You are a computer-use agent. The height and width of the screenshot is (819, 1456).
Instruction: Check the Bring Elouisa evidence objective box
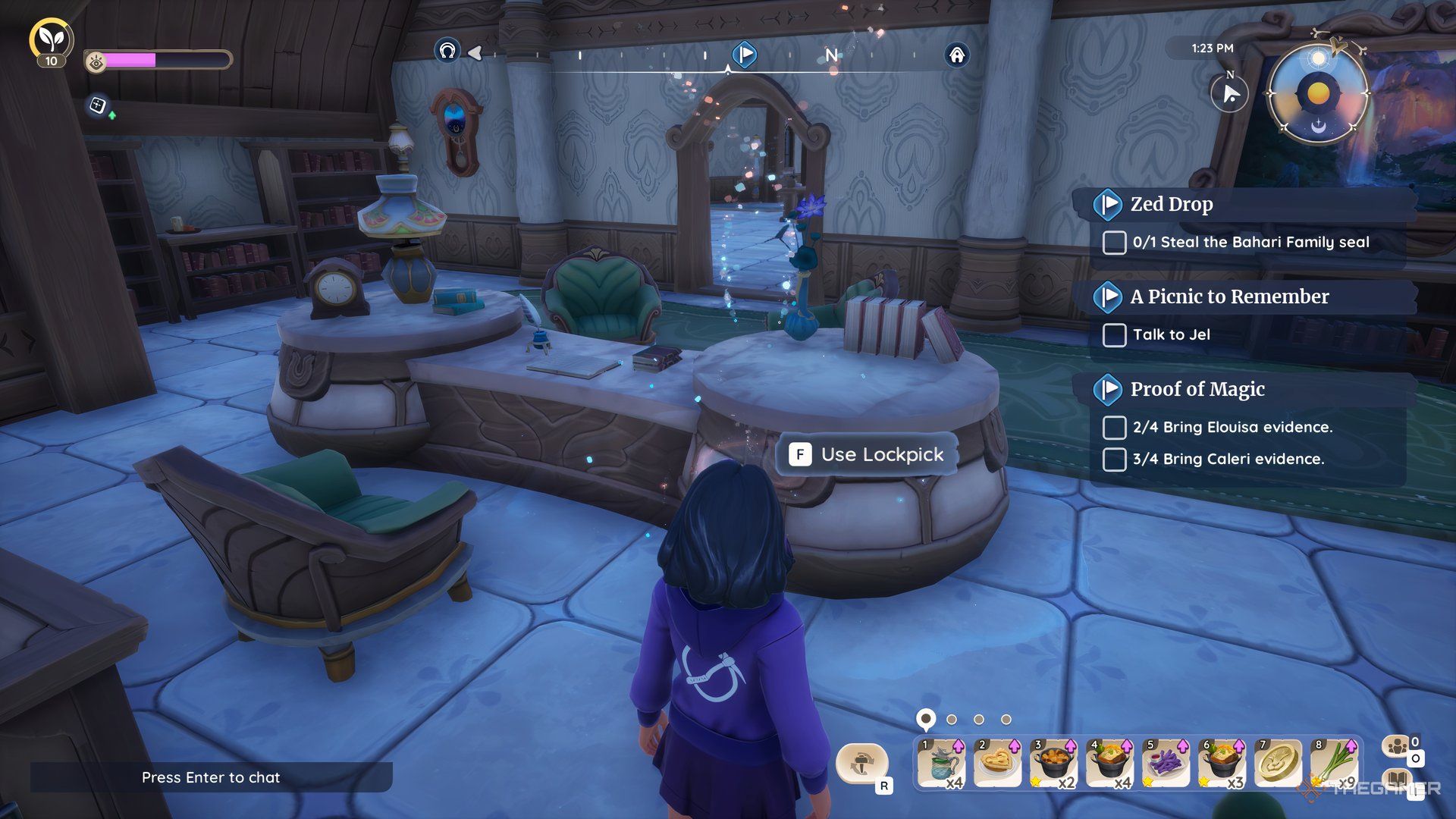coord(1114,428)
